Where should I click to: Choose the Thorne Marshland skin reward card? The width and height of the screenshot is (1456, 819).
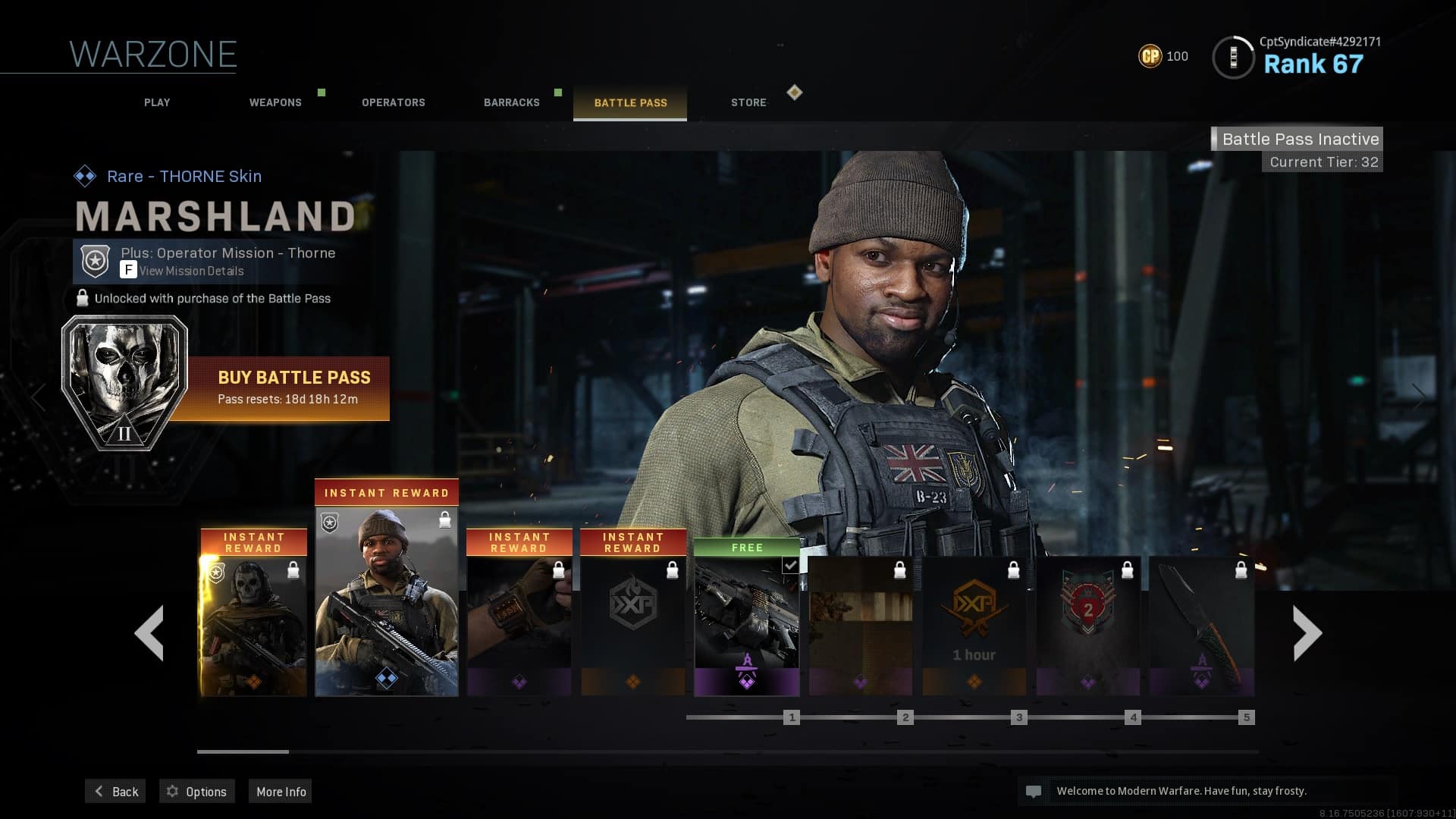point(386,599)
